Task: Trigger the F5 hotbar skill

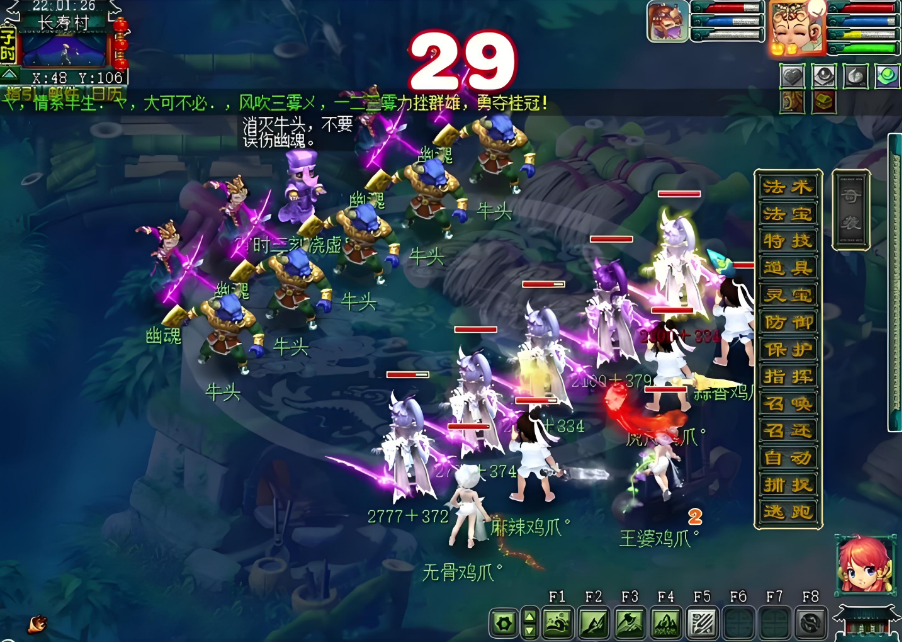Action: pyautogui.click(x=701, y=621)
